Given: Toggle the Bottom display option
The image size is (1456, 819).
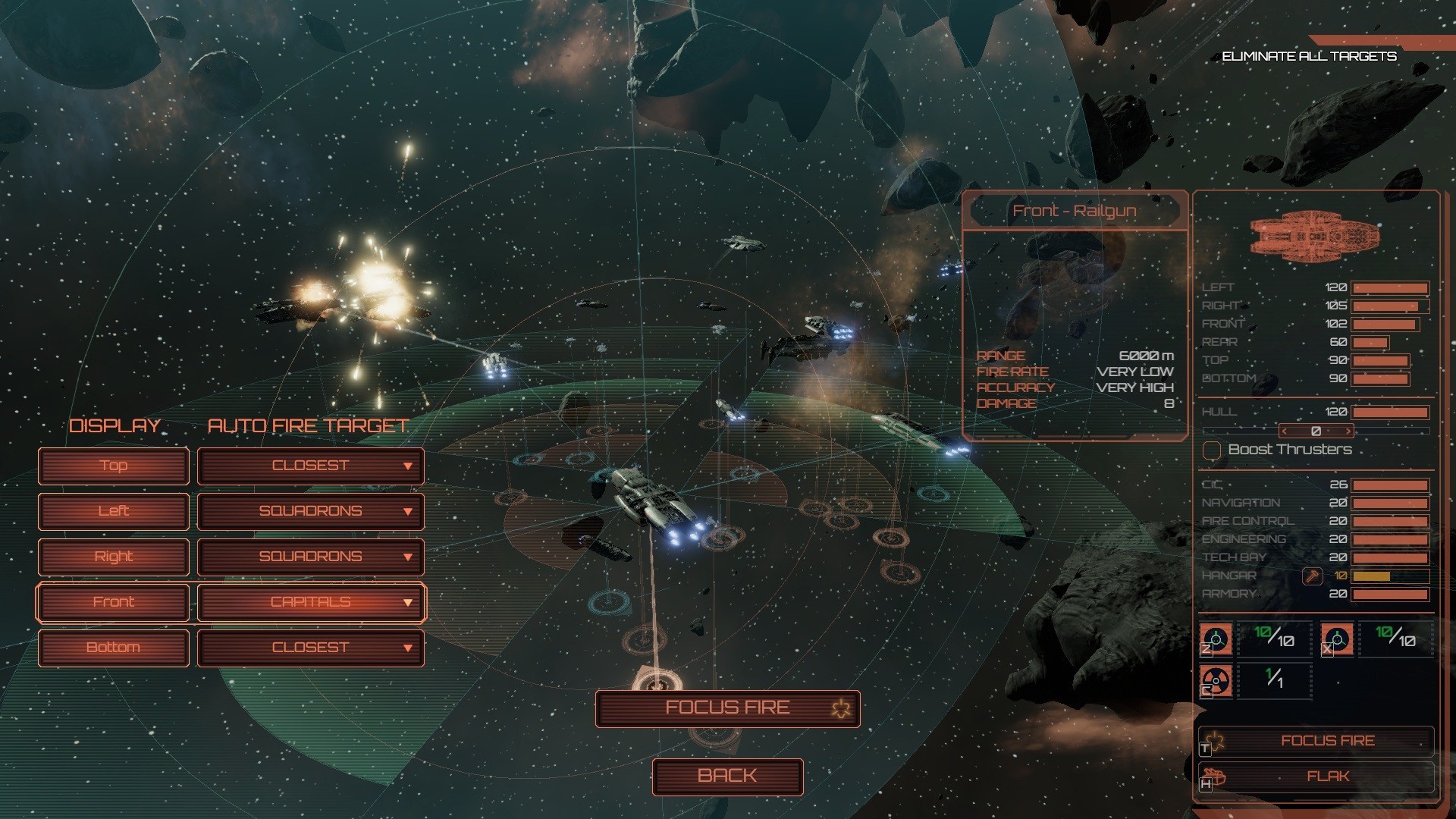Looking at the screenshot, I should 113,648.
